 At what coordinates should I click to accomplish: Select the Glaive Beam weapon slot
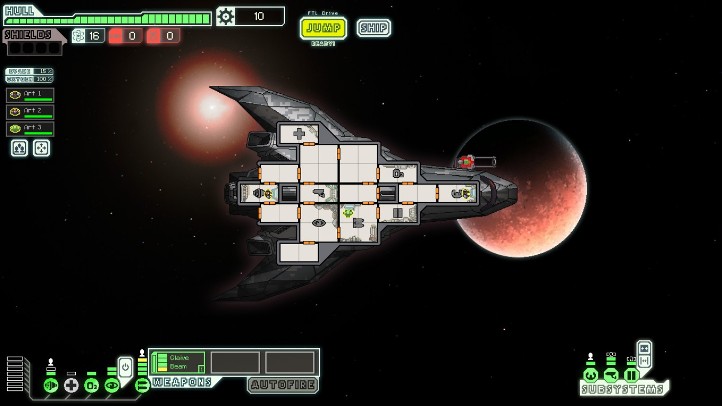(x=178, y=361)
